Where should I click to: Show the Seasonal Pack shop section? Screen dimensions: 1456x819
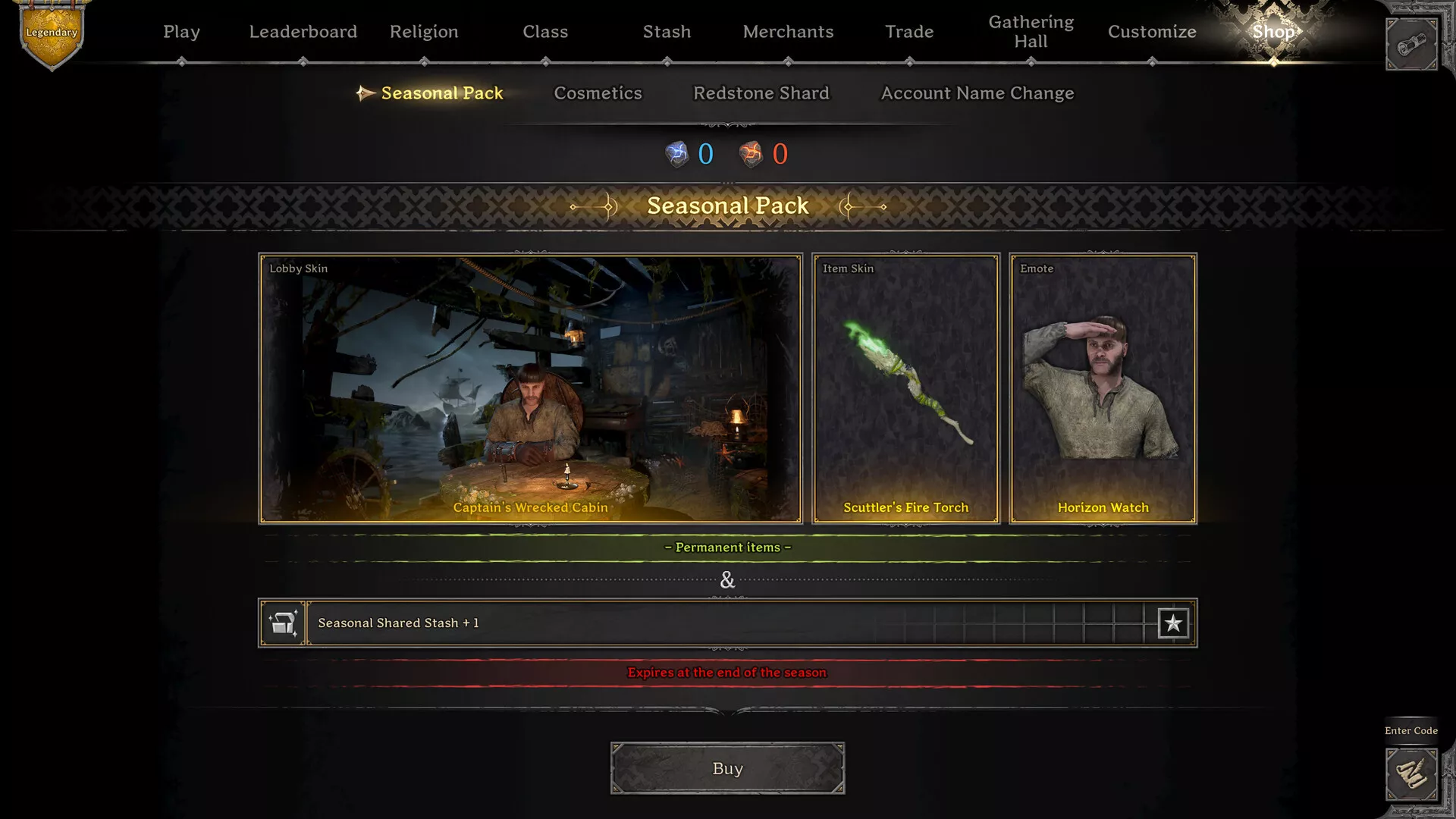(441, 93)
